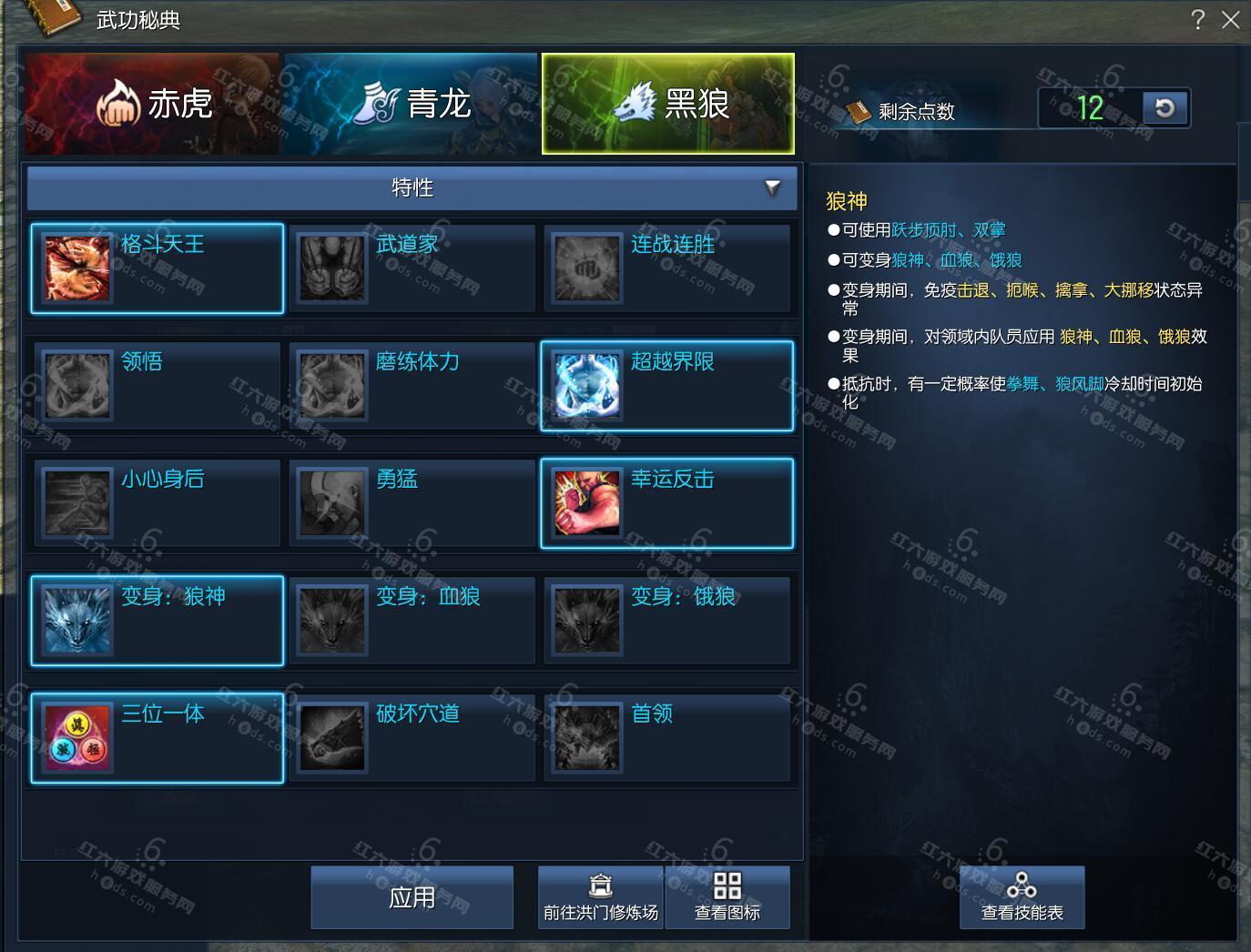
Task: Close the 武功秘典 window
Action: pyautogui.click(x=1230, y=20)
